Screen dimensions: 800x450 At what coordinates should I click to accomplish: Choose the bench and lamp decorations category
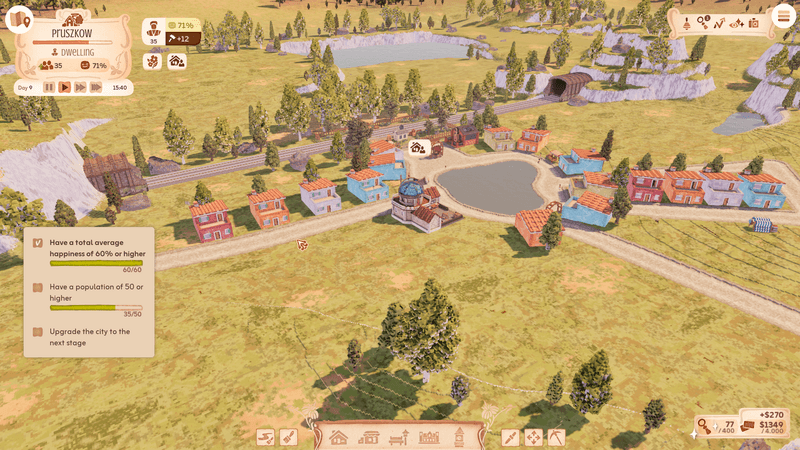coord(399,437)
